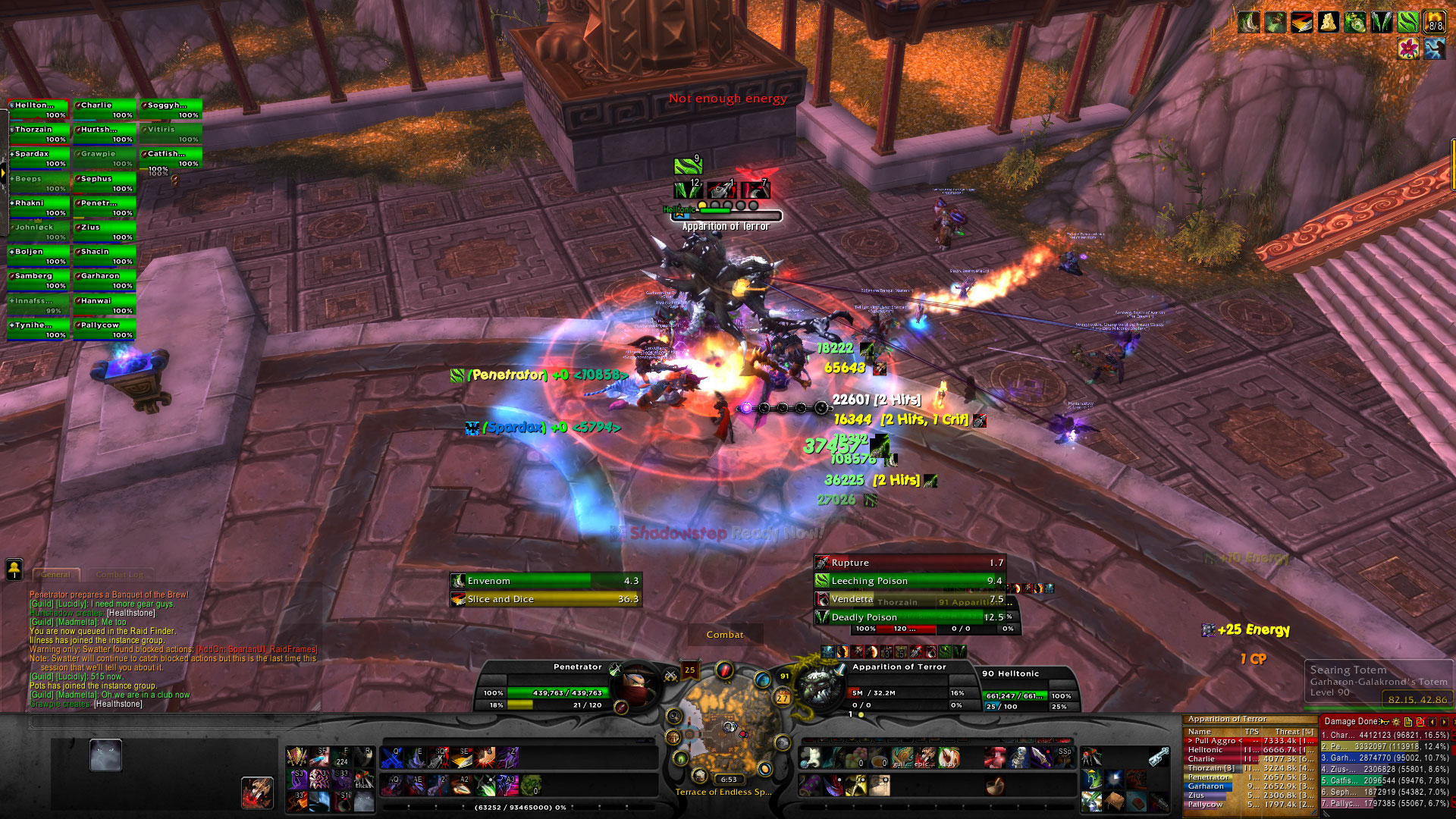Activate the crossed blue swords ability (Q)

(x=391, y=757)
